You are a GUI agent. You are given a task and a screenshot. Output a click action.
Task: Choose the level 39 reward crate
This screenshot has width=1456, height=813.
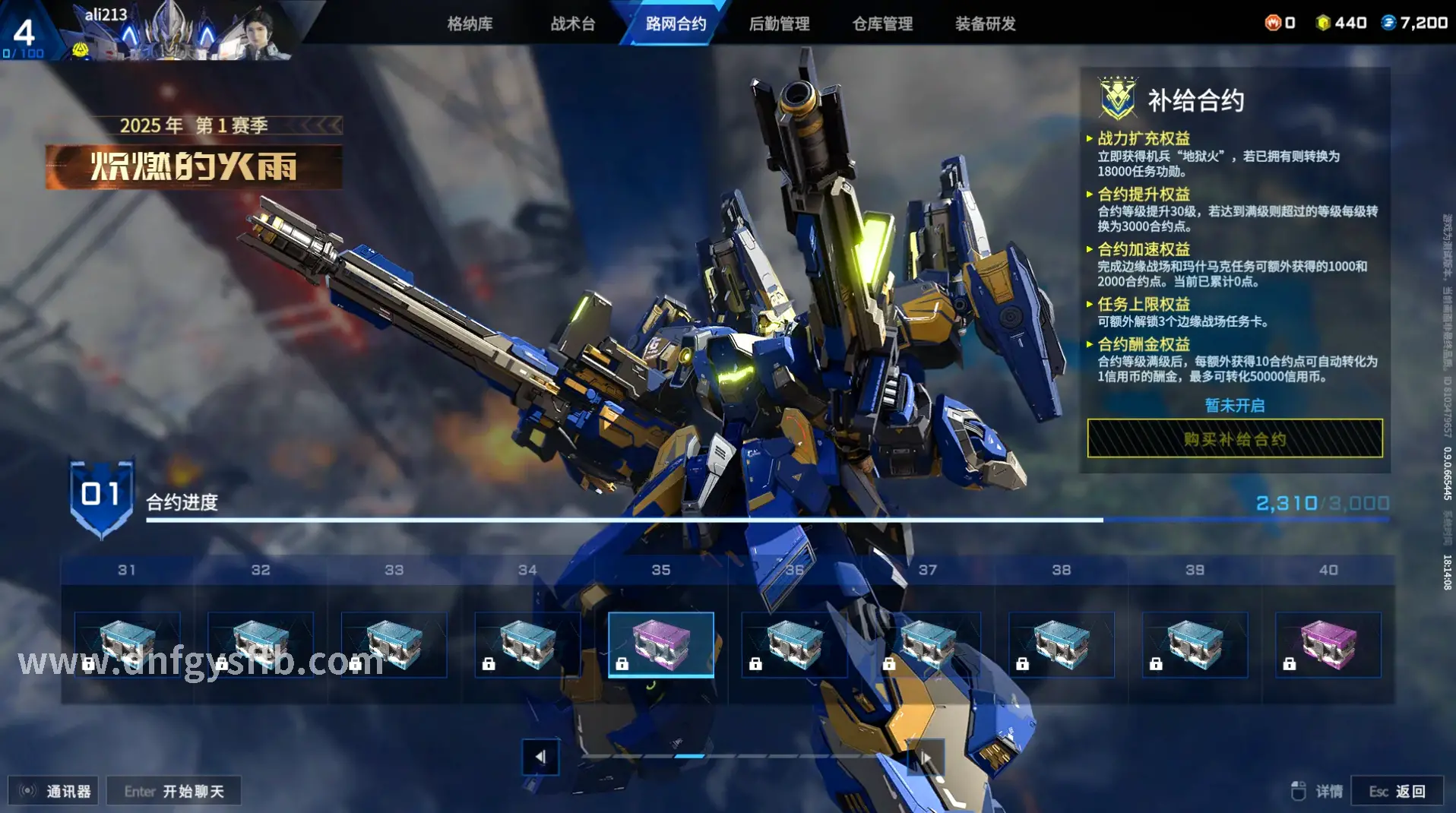click(1195, 644)
